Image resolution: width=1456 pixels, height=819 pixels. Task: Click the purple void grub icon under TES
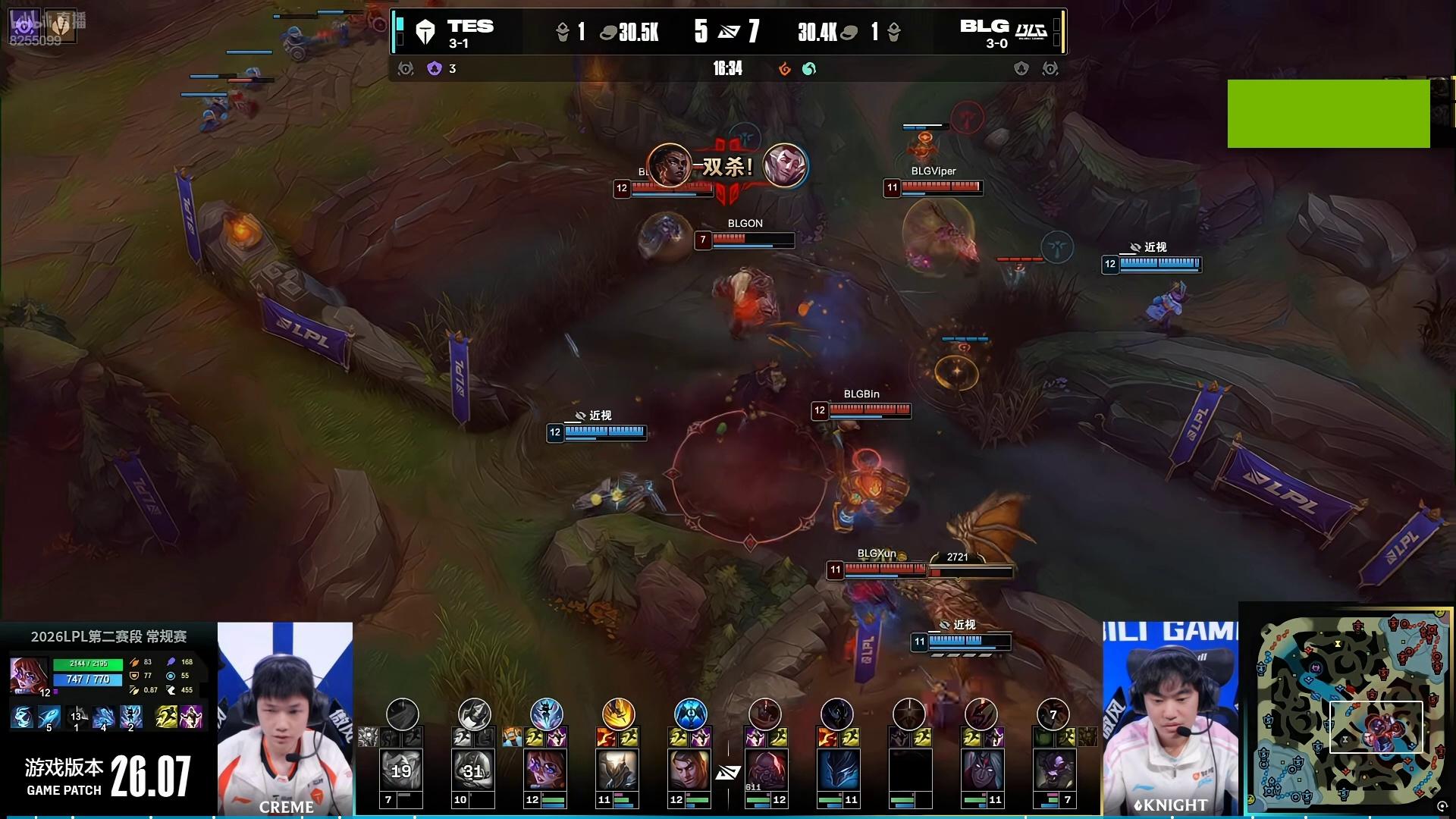click(x=435, y=69)
